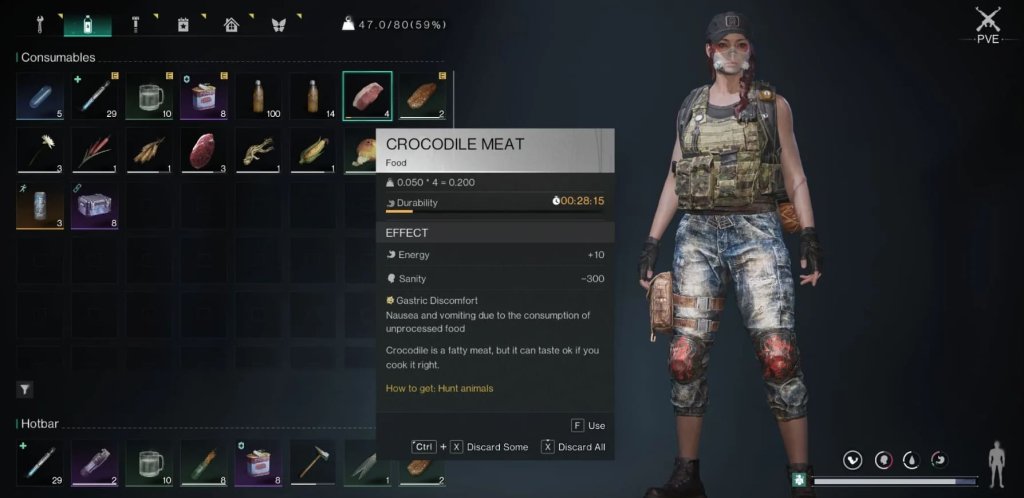Pick the silver drink can slot

[40, 205]
